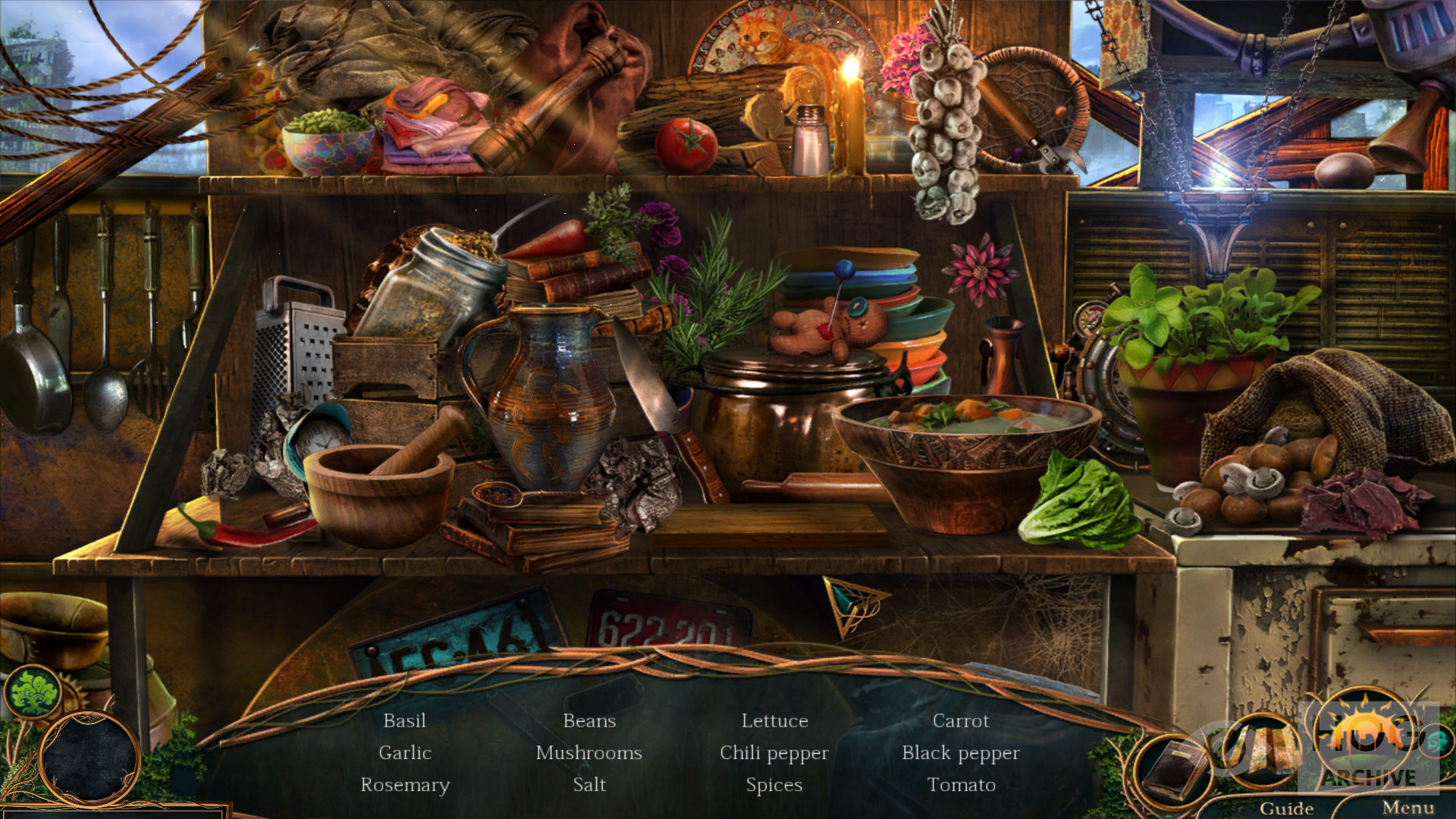Open the folded map icon
The image size is (1456, 819).
click(1260, 751)
